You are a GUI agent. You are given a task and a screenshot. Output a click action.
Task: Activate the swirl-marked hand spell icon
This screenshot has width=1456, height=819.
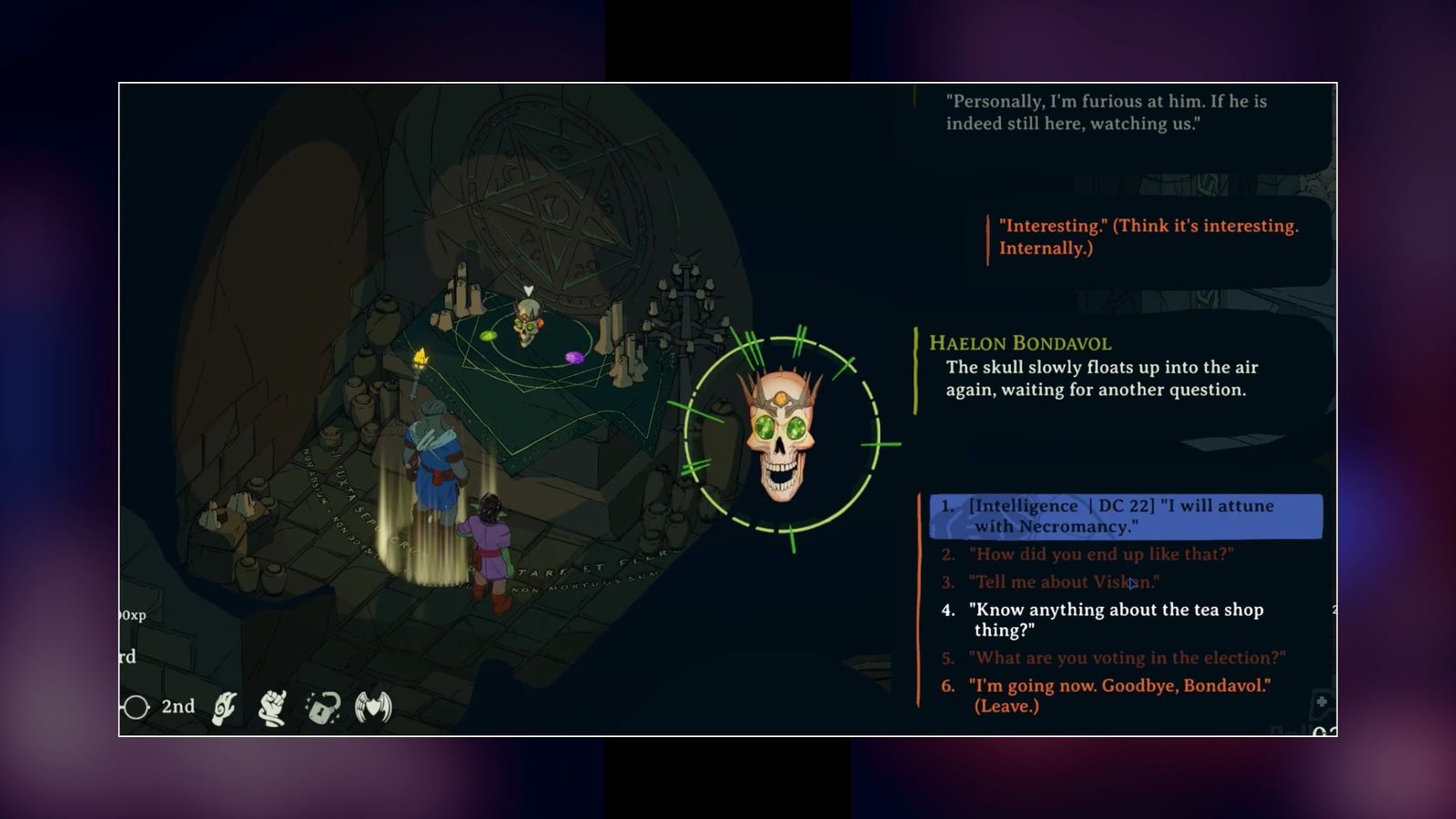(224, 707)
